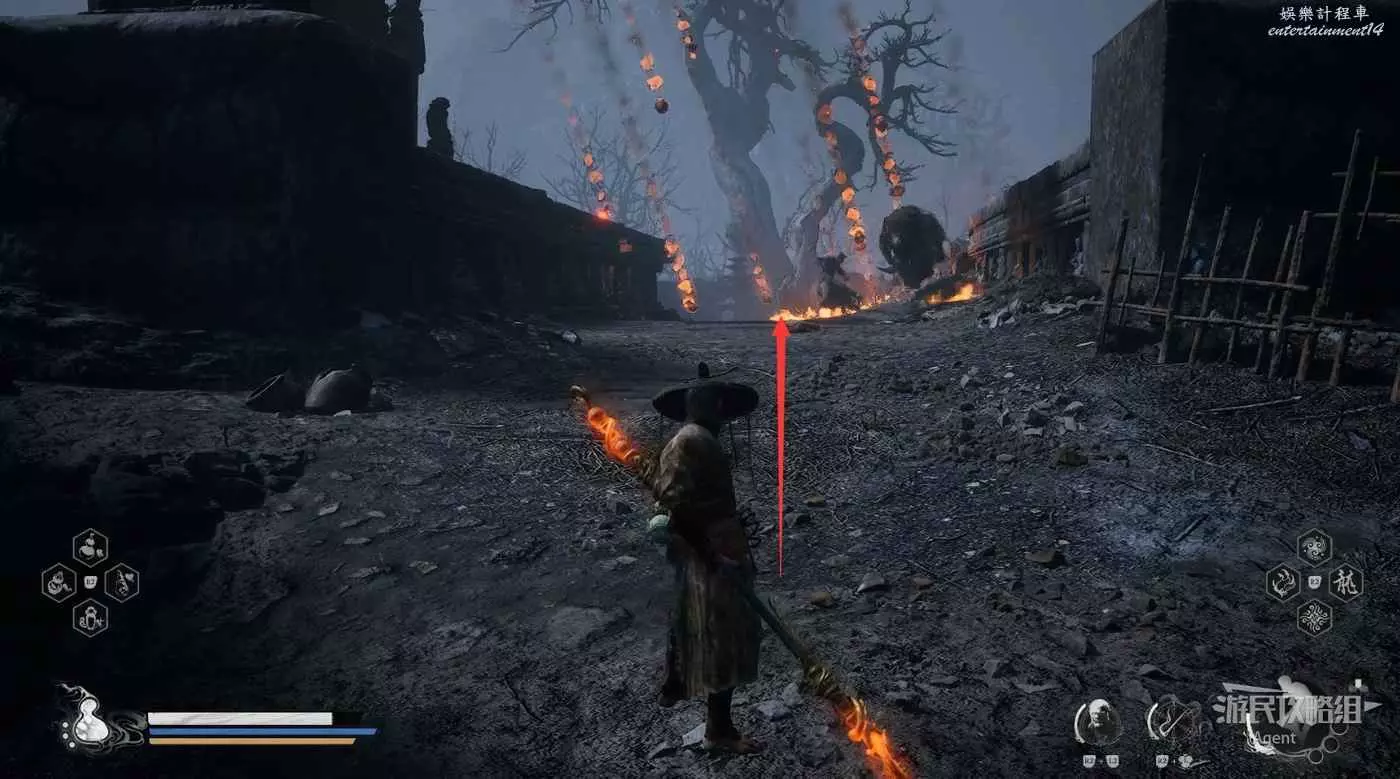Image resolution: width=1400 pixels, height=779 pixels.
Task: Trigger the spirit skill with the bearded face portrait
Action: click(1097, 722)
